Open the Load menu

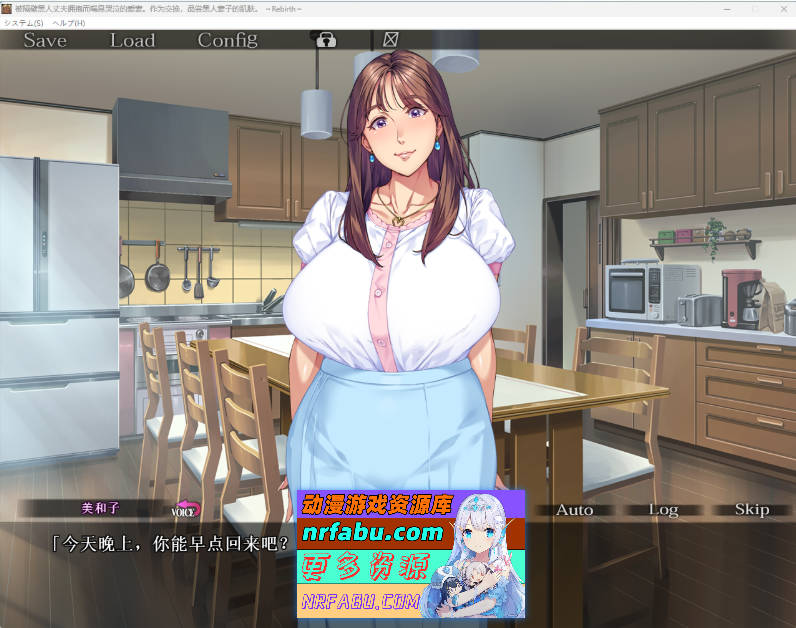click(x=132, y=40)
